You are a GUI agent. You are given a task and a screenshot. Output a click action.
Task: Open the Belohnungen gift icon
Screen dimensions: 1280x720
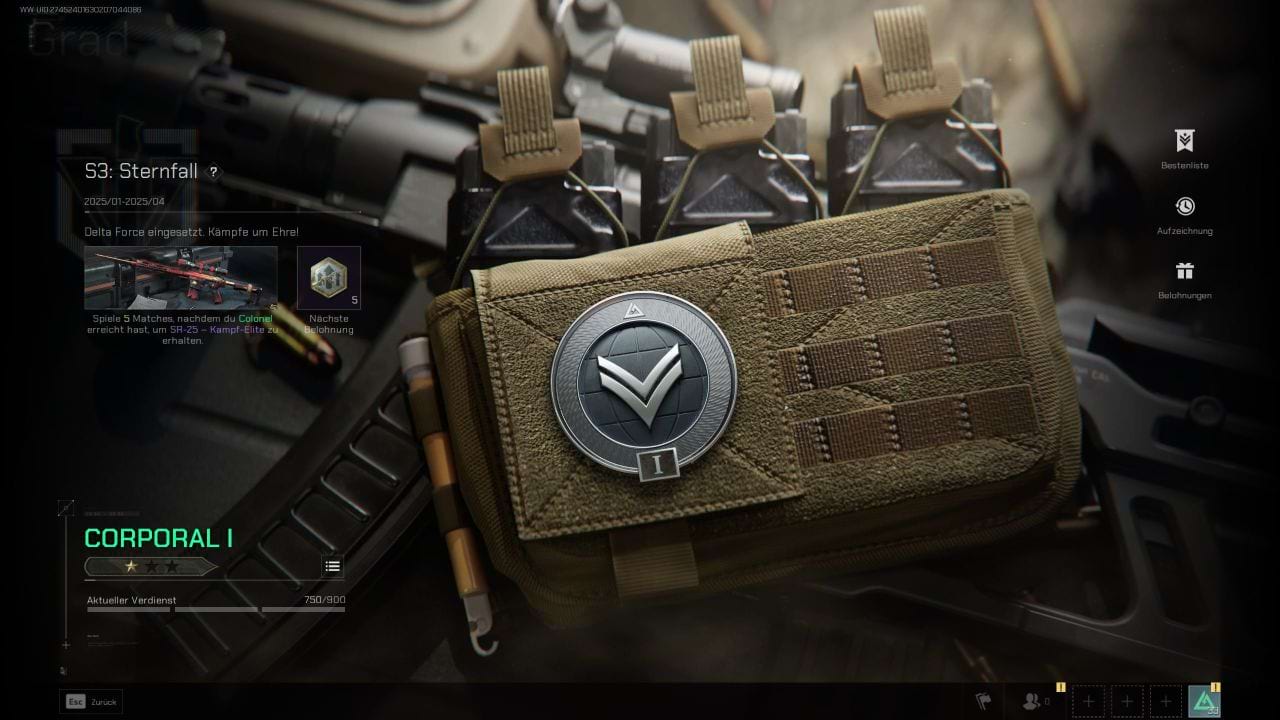click(1184, 272)
